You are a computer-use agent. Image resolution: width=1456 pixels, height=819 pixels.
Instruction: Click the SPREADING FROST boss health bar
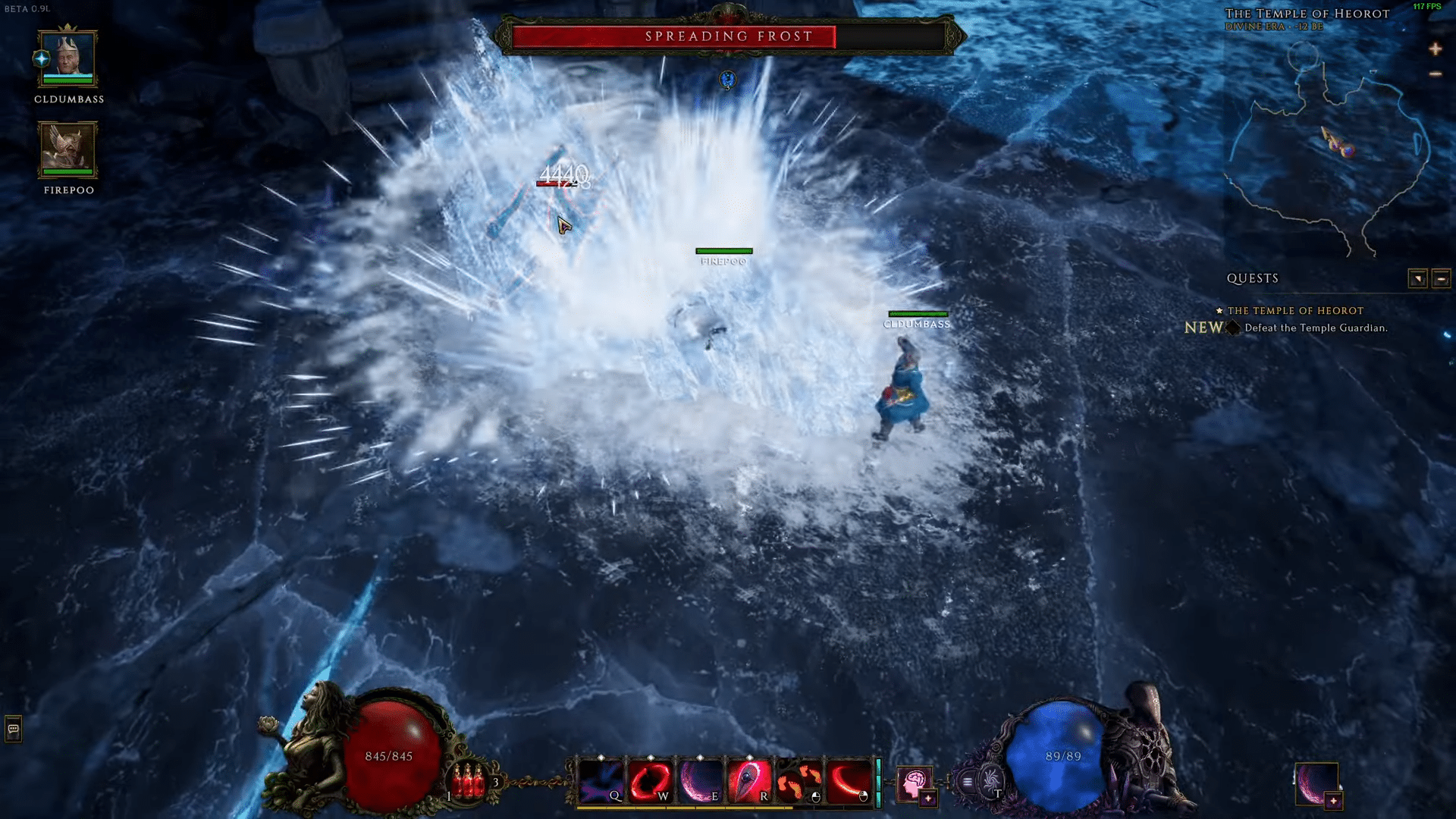click(728, 36)
